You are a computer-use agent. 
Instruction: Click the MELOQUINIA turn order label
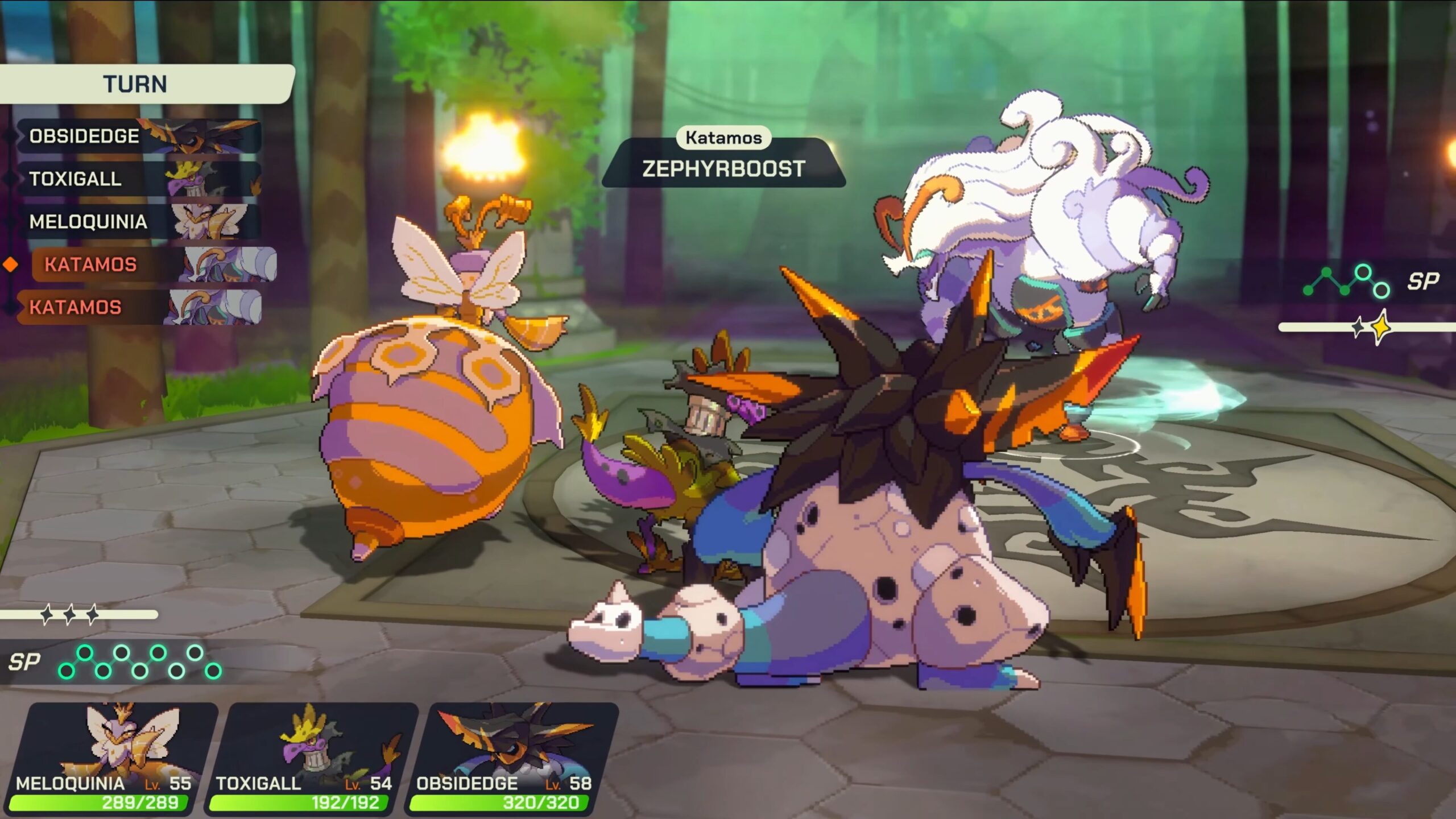[88, 222]
